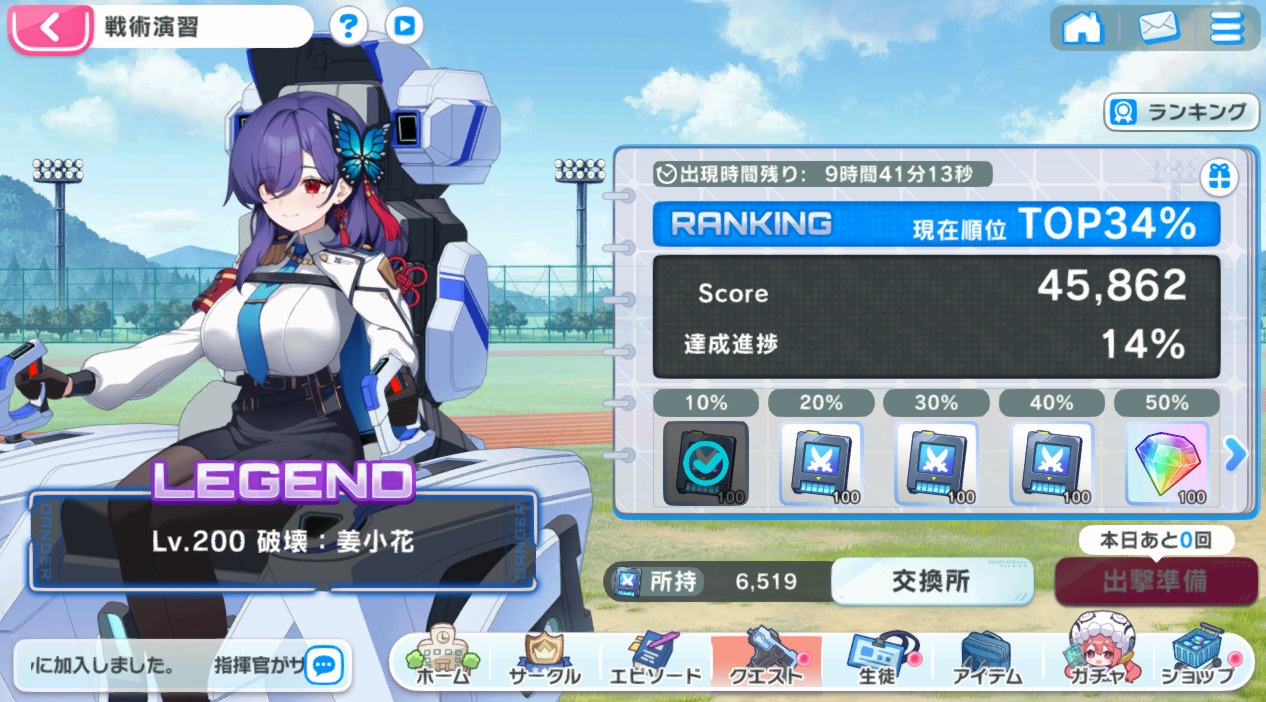This screenshot has width=1266, height=702.
Task: Open the 交換所 exchange shop
Action: pos(931,581)
